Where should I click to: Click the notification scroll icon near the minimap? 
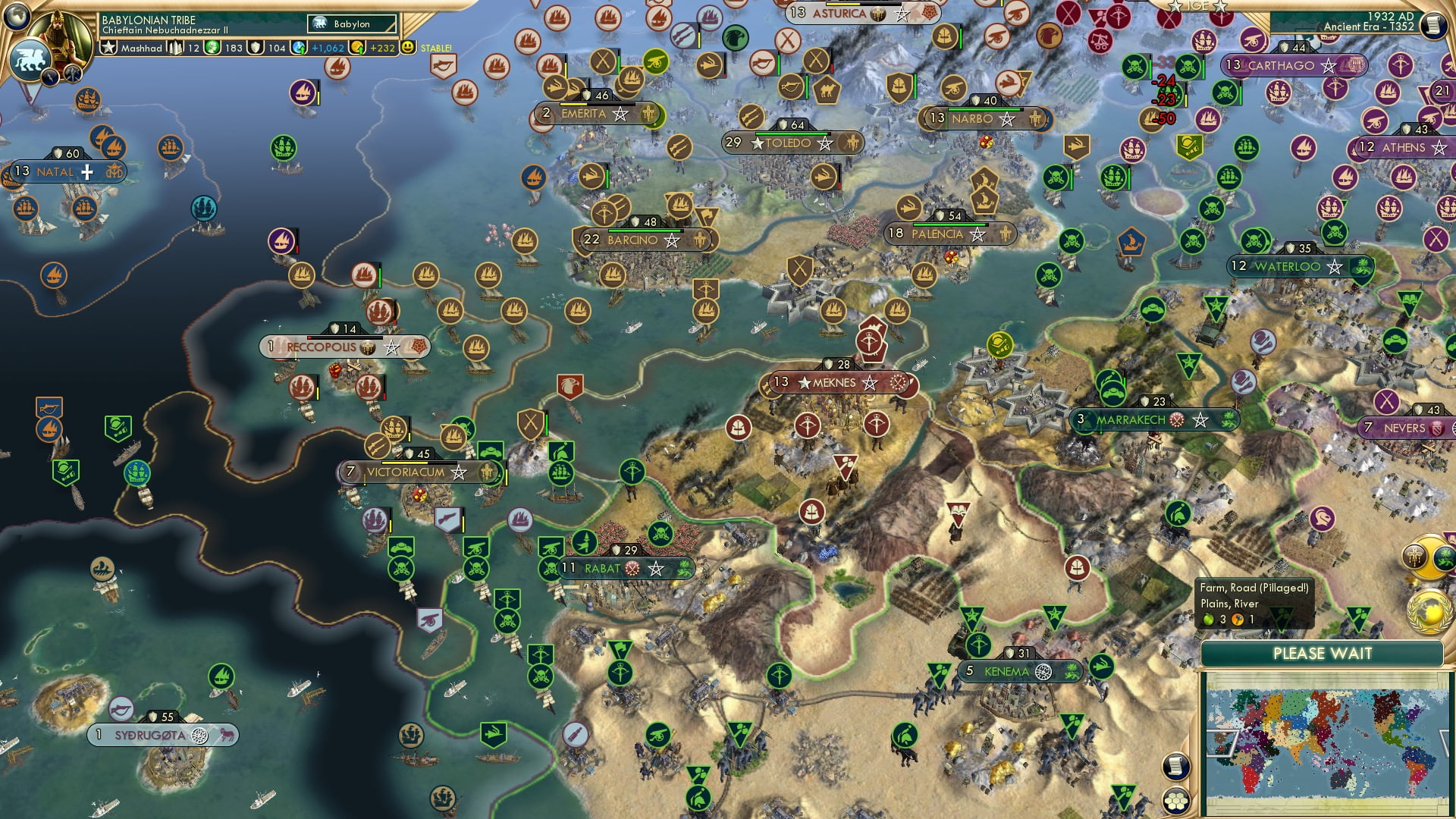[1177, 766]
